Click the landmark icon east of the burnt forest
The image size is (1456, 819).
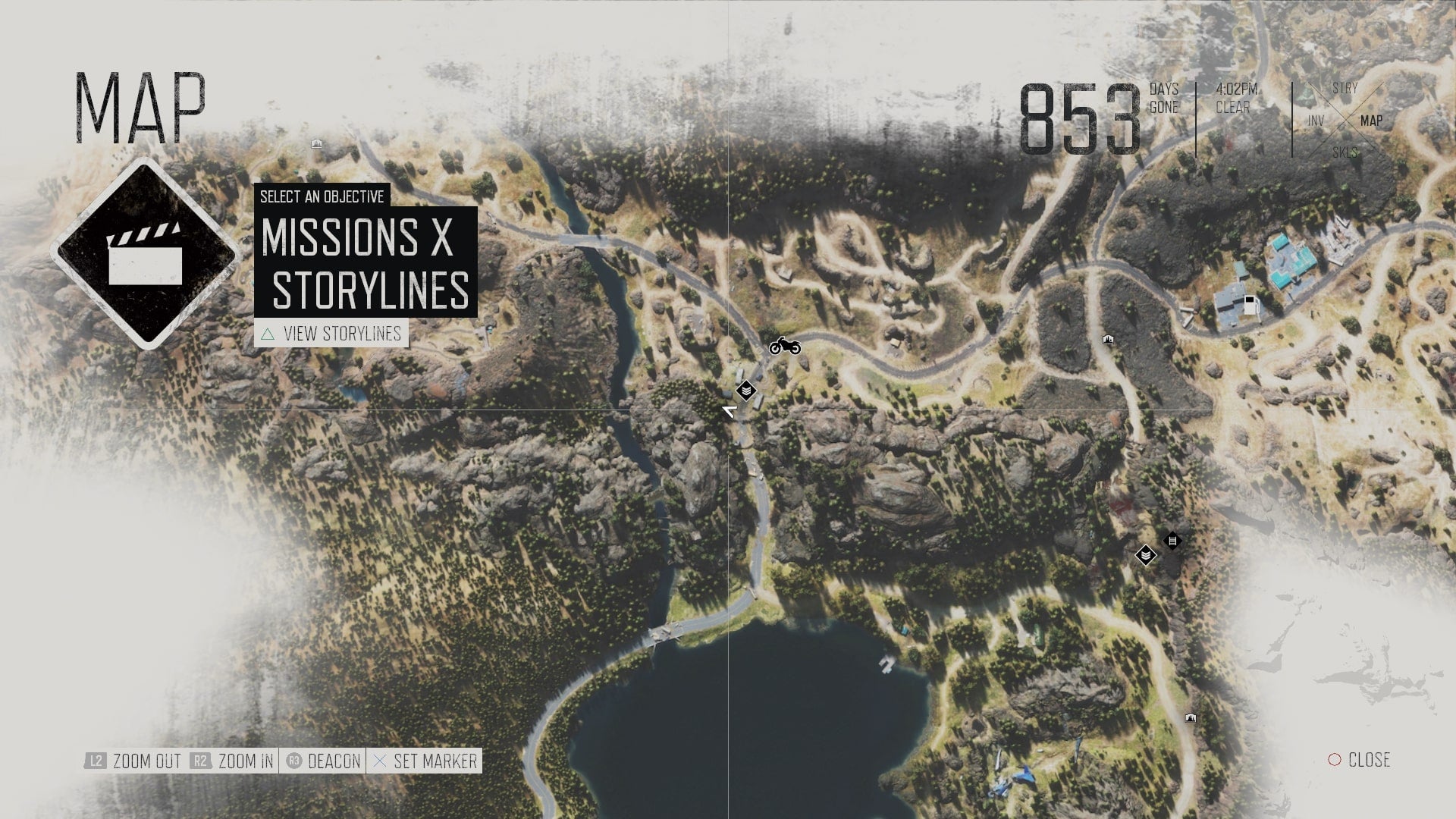click(x=1108, y=340)
